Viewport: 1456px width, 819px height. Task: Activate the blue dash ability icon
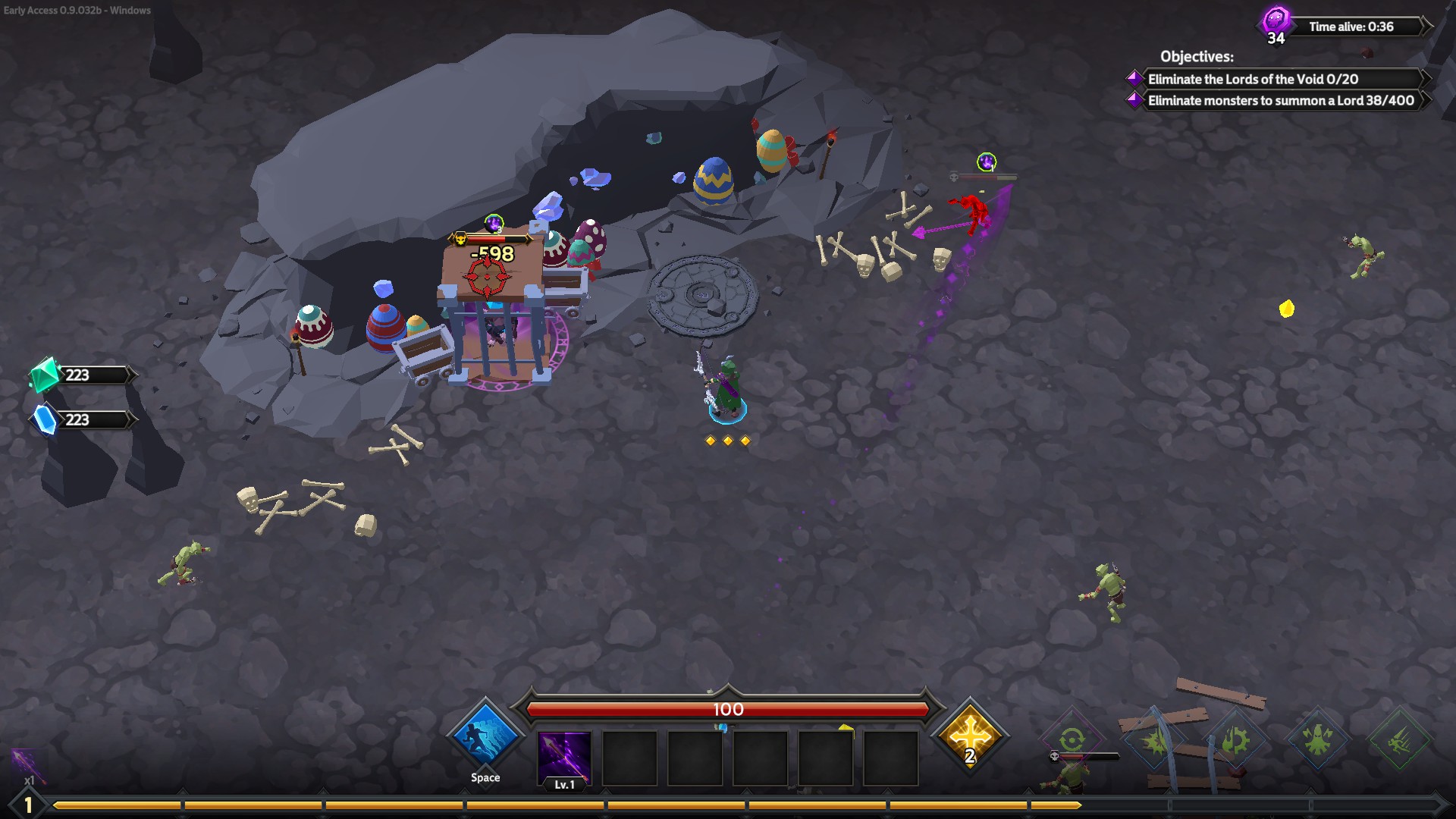(x=485, y=736)
